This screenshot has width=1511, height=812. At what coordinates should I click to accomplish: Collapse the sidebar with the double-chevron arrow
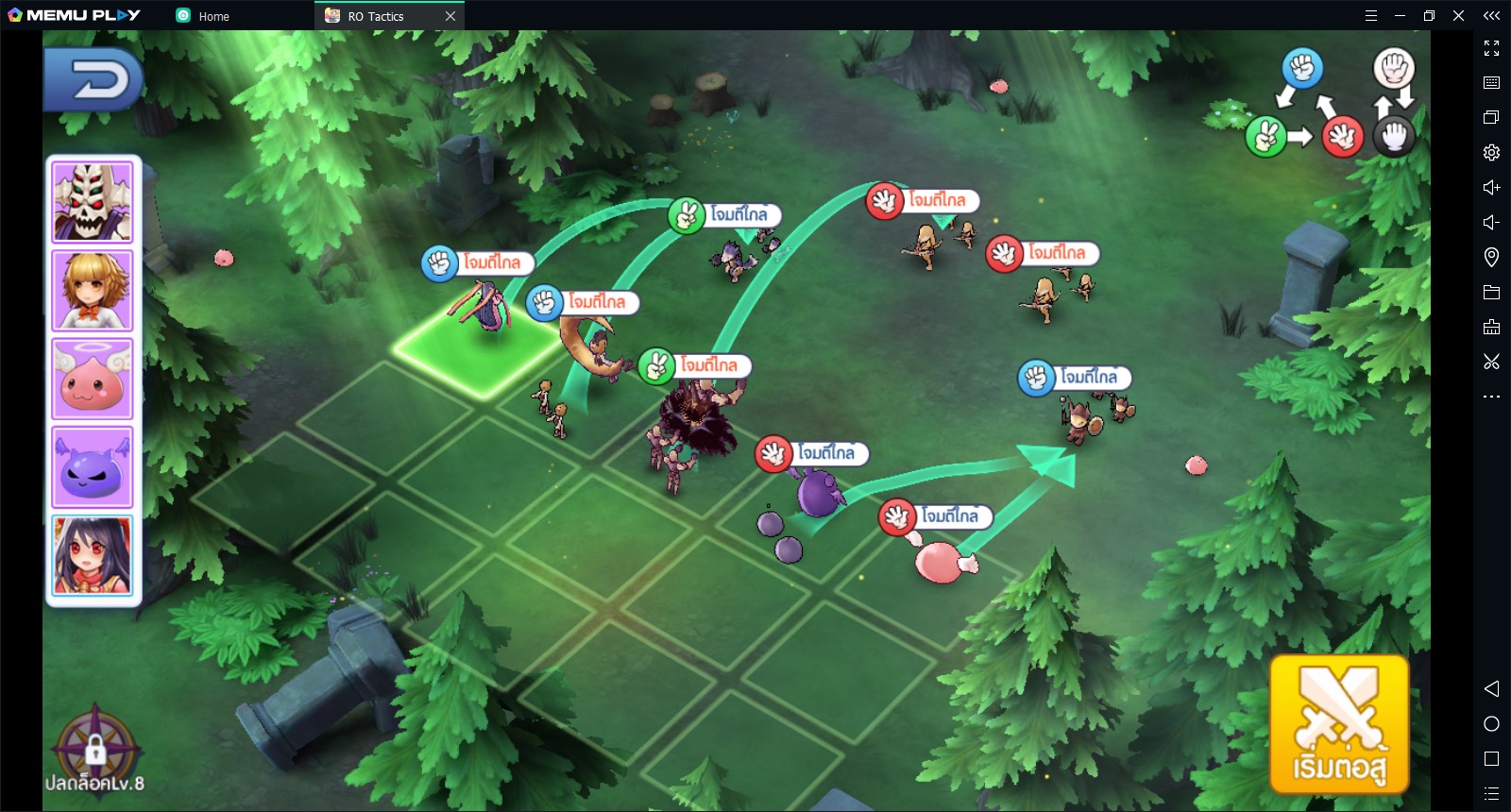point(1492,15)
